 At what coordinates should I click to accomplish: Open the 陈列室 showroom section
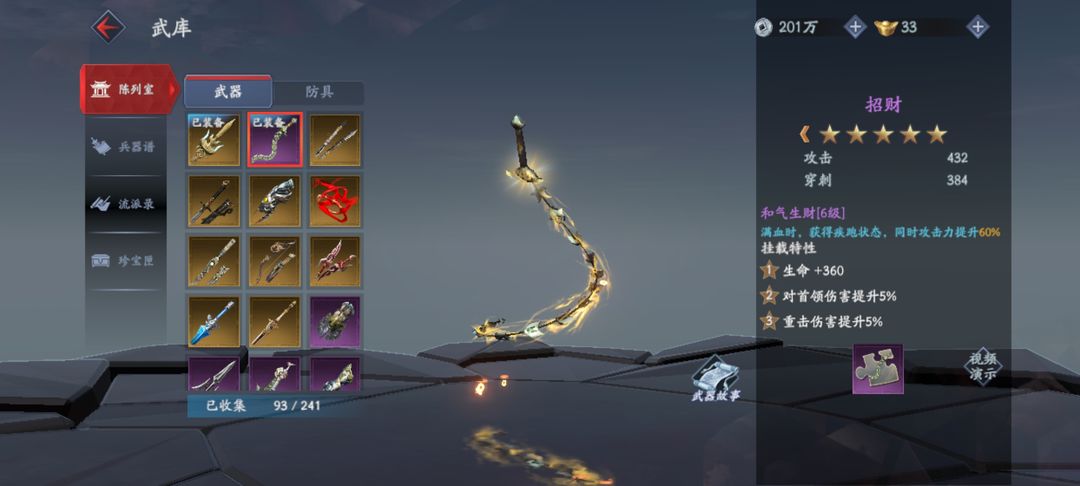point(128,89)
